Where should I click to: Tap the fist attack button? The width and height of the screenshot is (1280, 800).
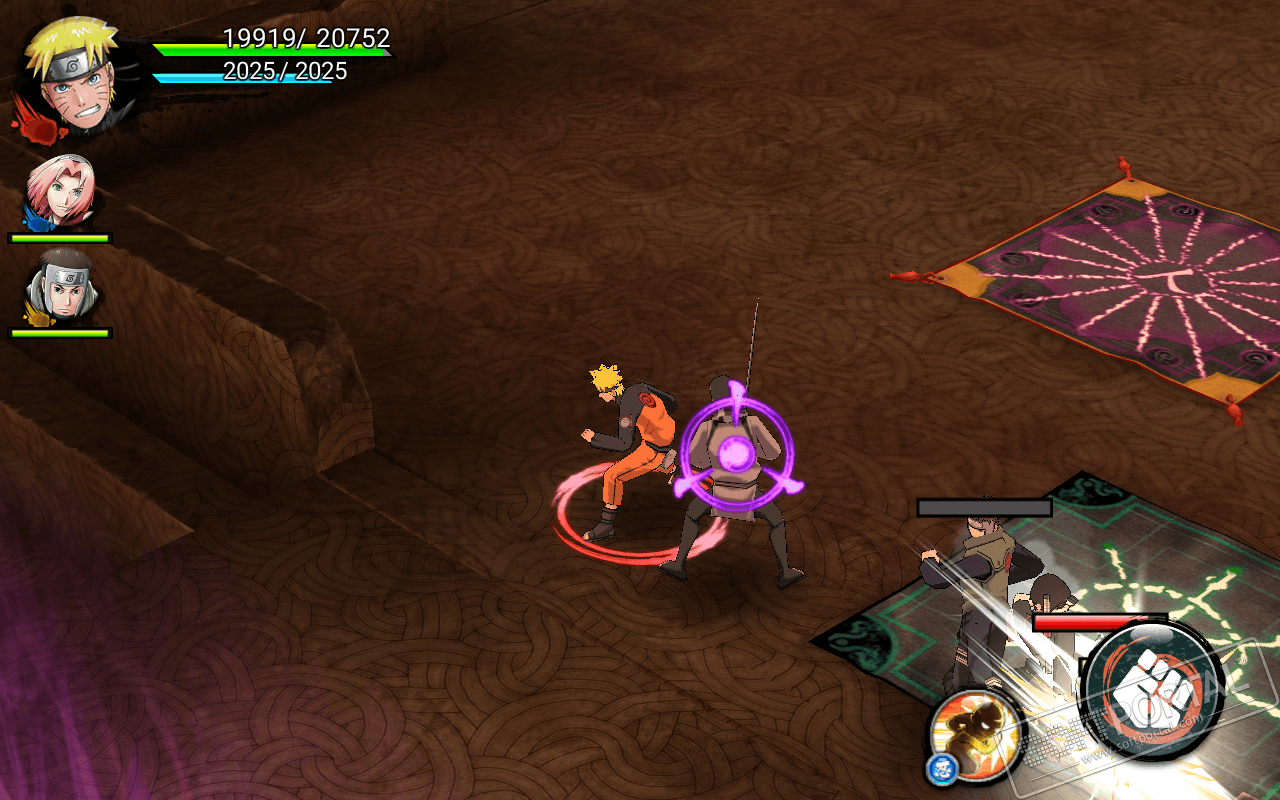pos(1153,692)
